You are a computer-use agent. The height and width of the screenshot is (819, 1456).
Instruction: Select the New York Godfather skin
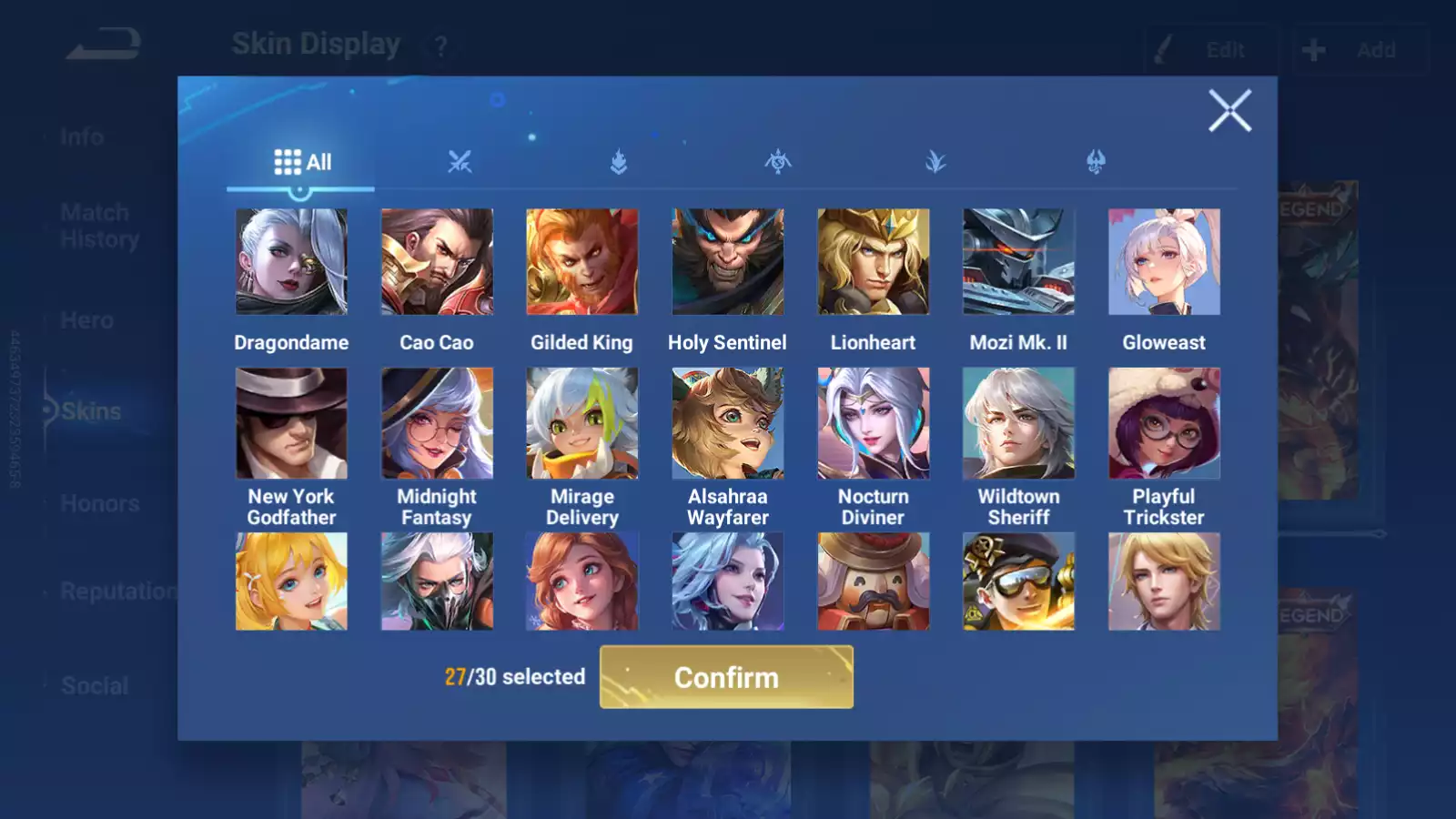(291, 423)
